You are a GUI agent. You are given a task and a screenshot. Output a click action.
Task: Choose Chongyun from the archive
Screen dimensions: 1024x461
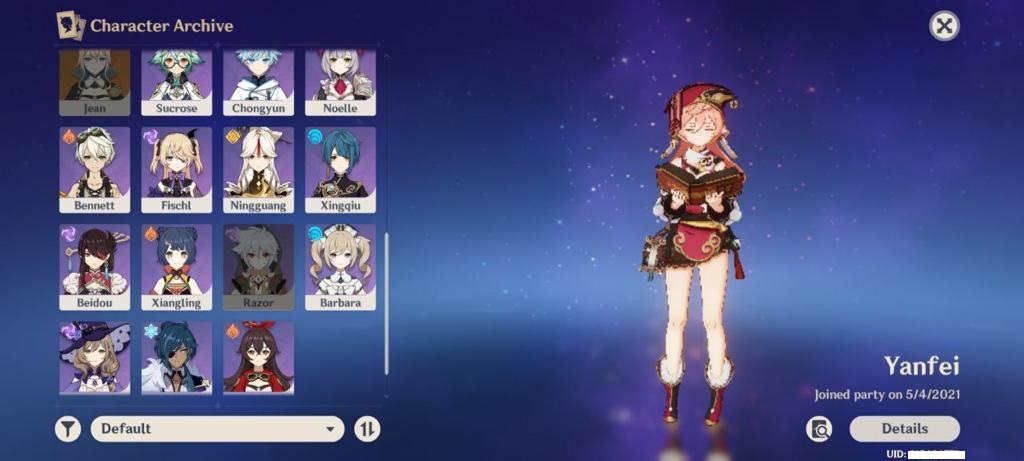pos(258,82)
